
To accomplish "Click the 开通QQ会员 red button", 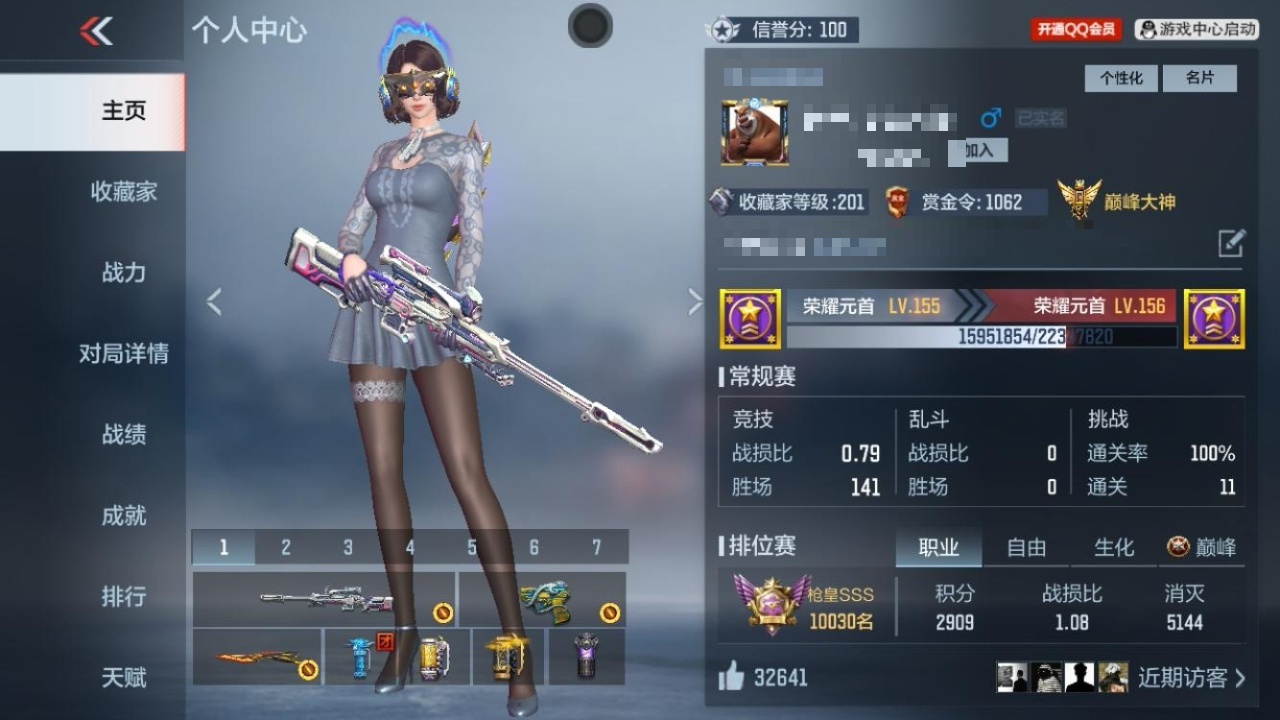I will point(1076,30).
